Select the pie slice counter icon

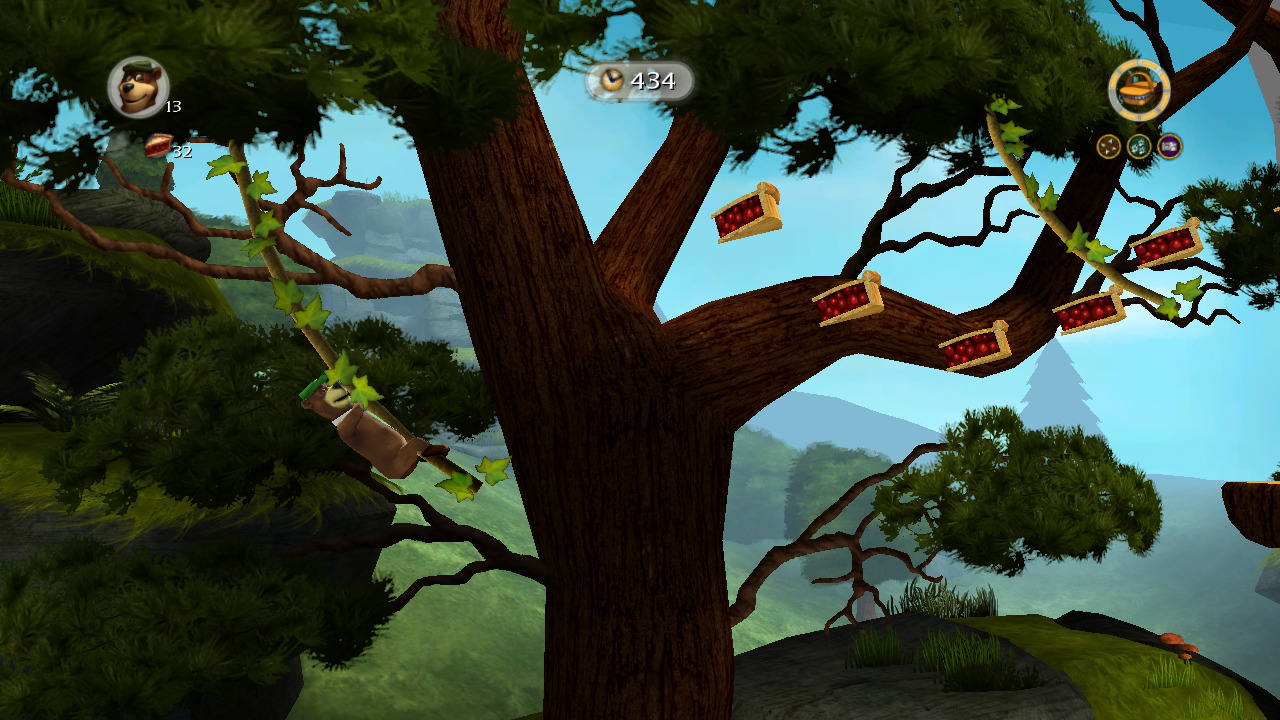click(158, 146)
